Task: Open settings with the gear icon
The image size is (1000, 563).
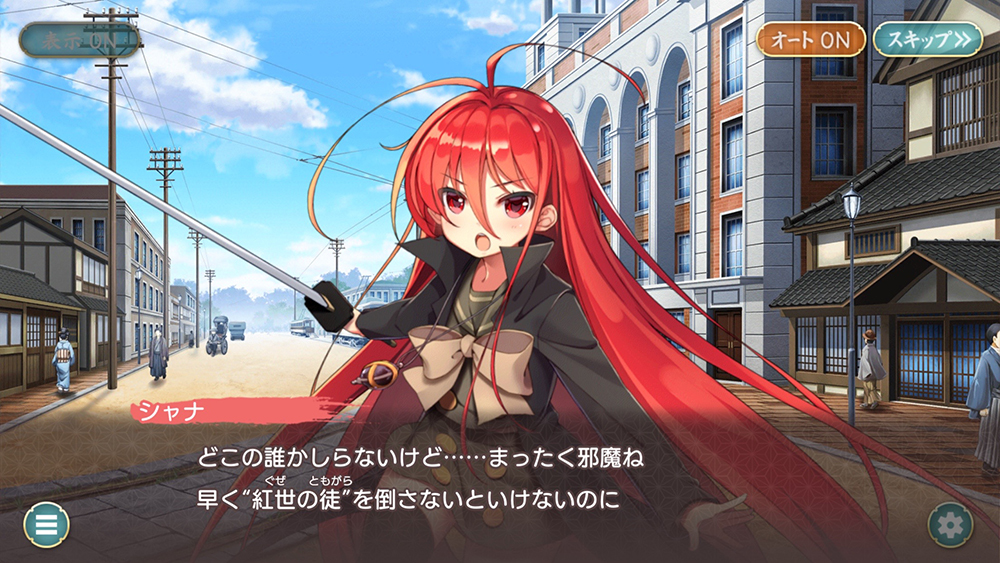Action: tap(950, 524)
